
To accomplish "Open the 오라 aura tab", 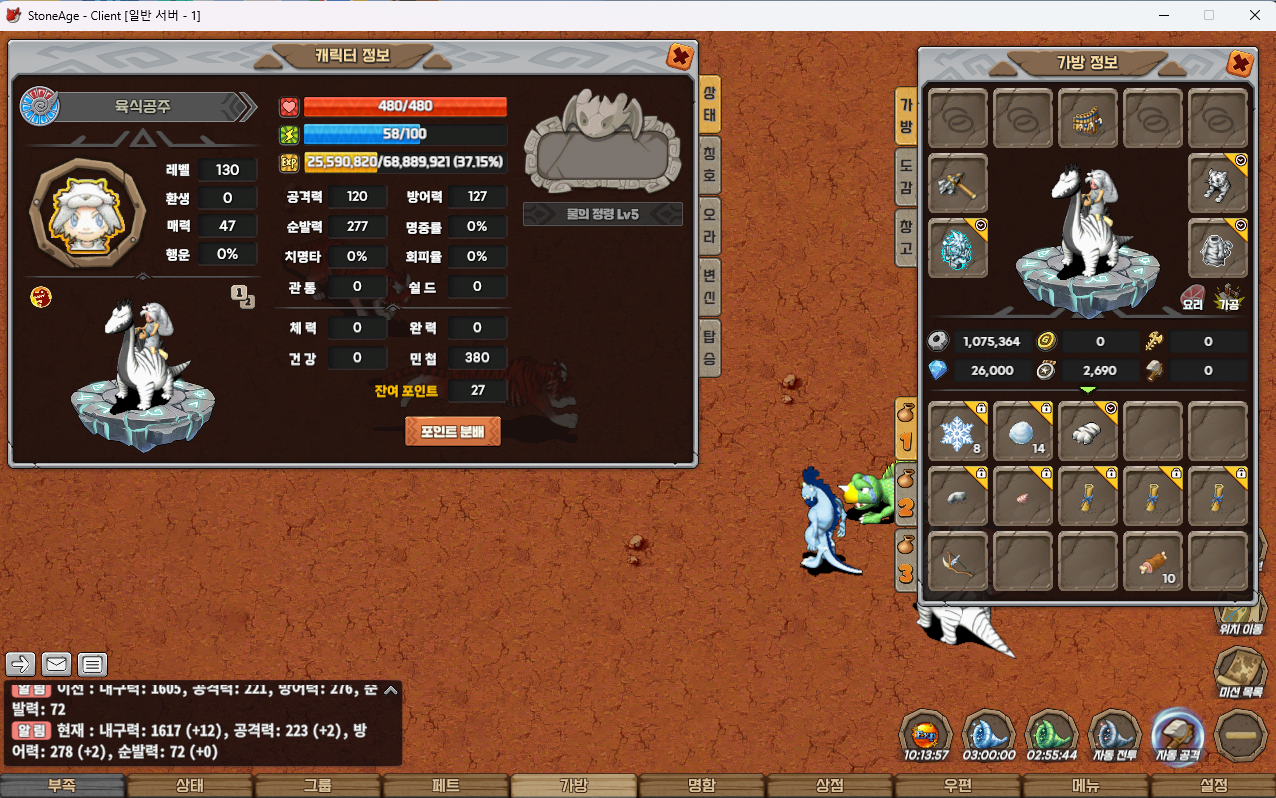I will coord(709,220).
